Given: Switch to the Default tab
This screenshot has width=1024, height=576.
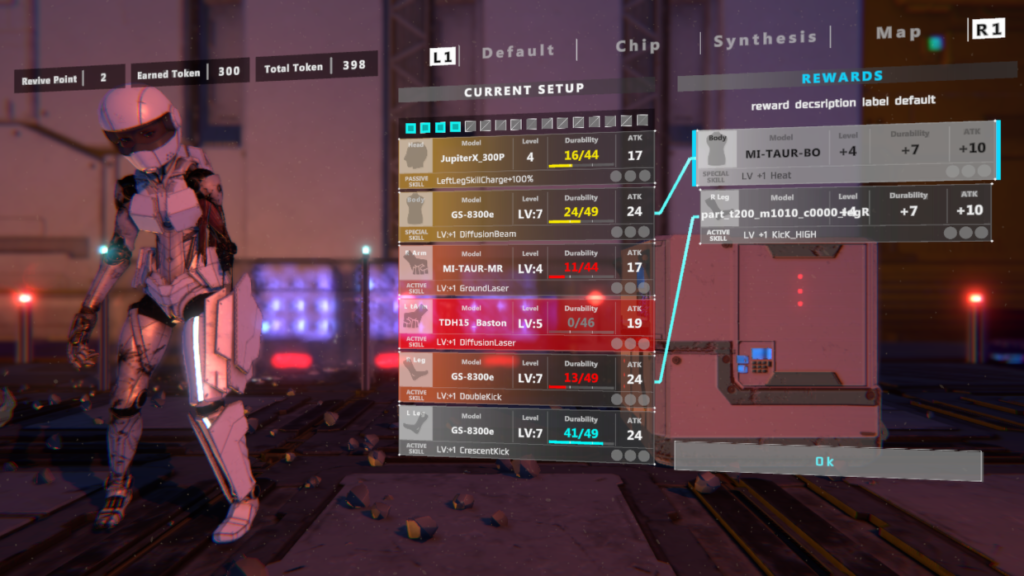Looking at the screenshot, I should click(518, 51).
